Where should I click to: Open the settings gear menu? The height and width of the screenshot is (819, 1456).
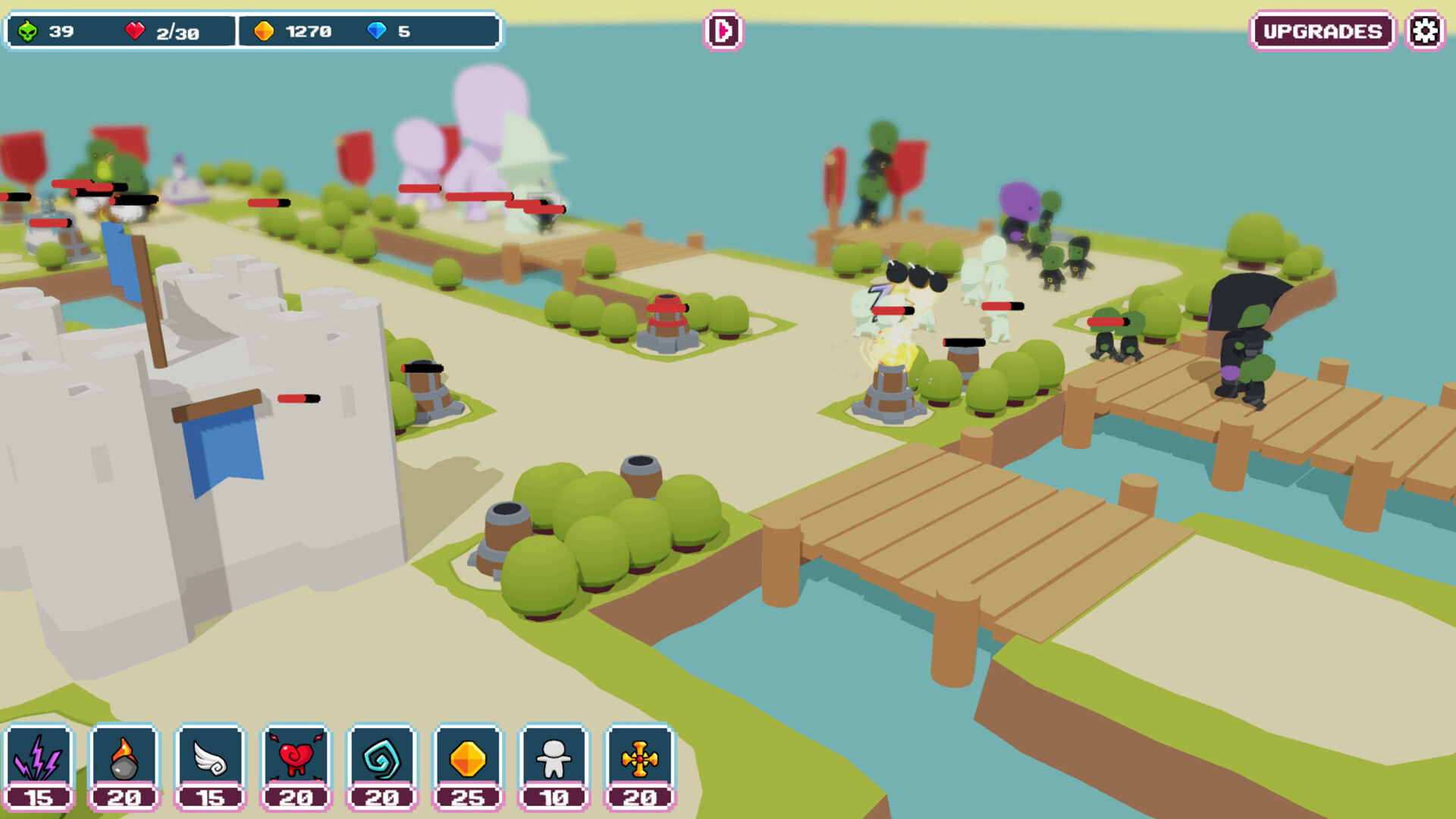coord(1425,31)
